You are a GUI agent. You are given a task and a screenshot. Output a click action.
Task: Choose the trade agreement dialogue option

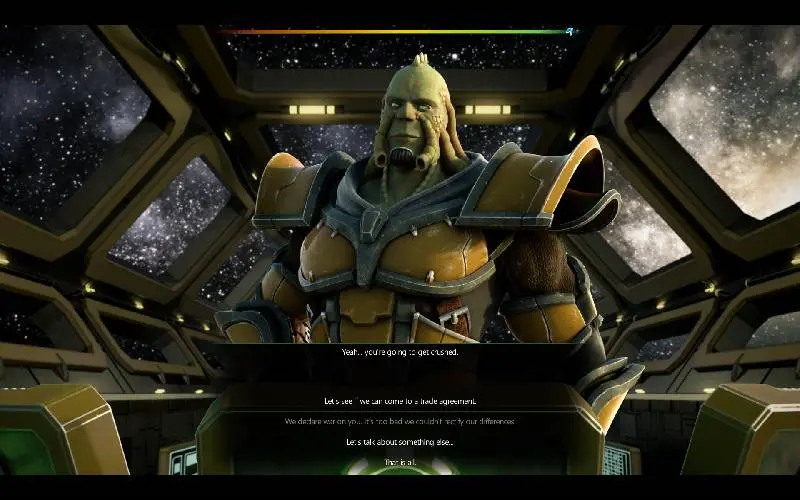(x=399, y=401)
